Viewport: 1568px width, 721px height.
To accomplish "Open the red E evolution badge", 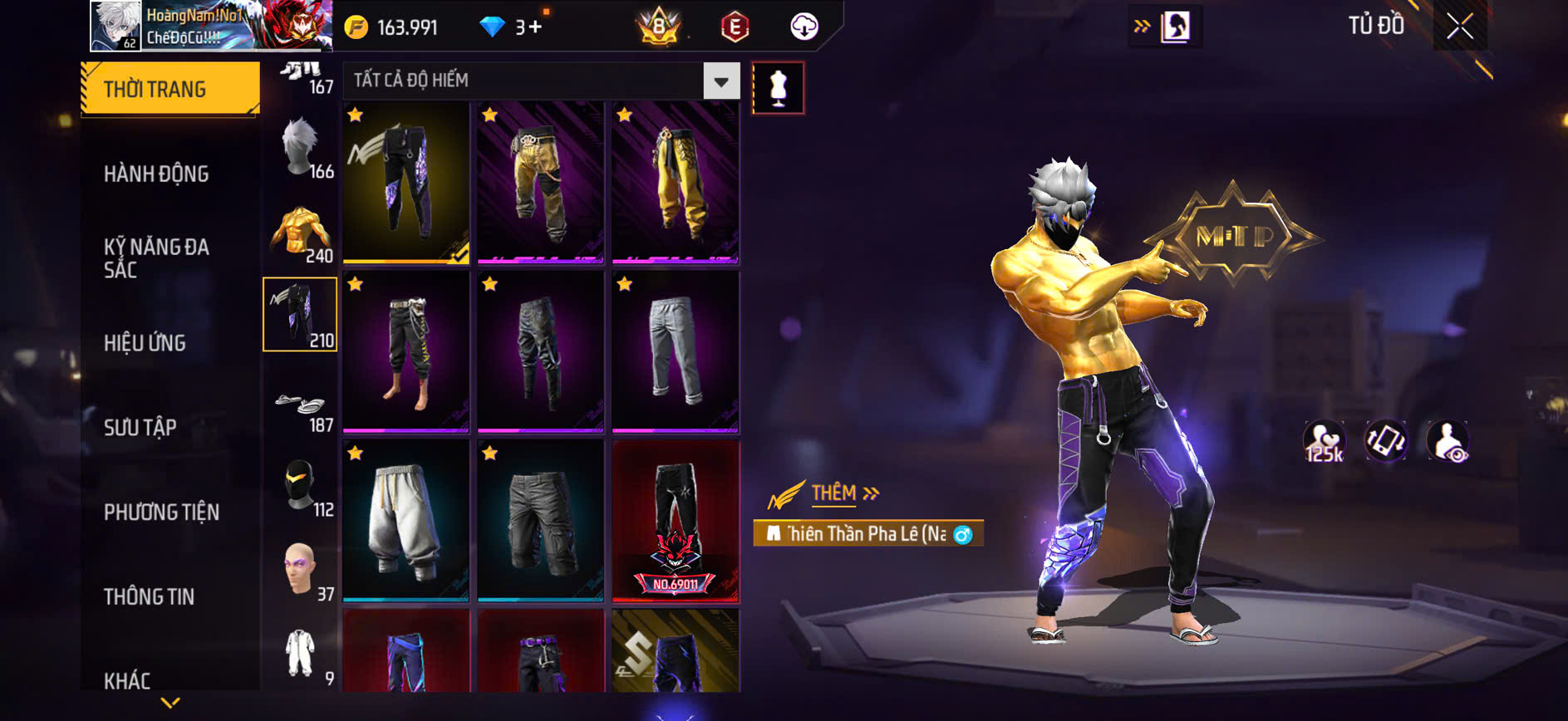I will pyautogui.click(x=733, y=26).
